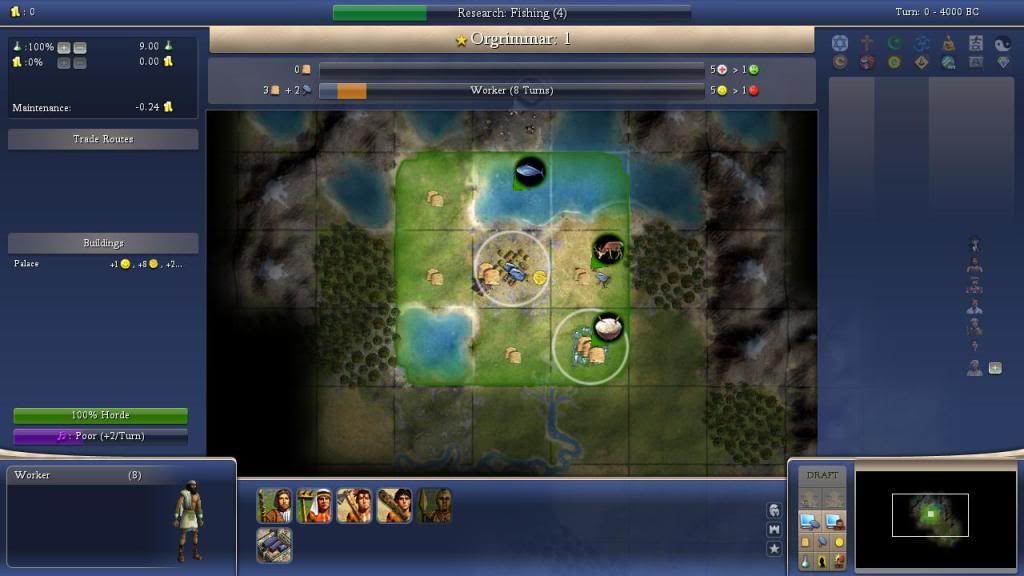Select the Yin-Yang religion icon
This screenshot has height=576, width=1024.
coord(1004,43)
